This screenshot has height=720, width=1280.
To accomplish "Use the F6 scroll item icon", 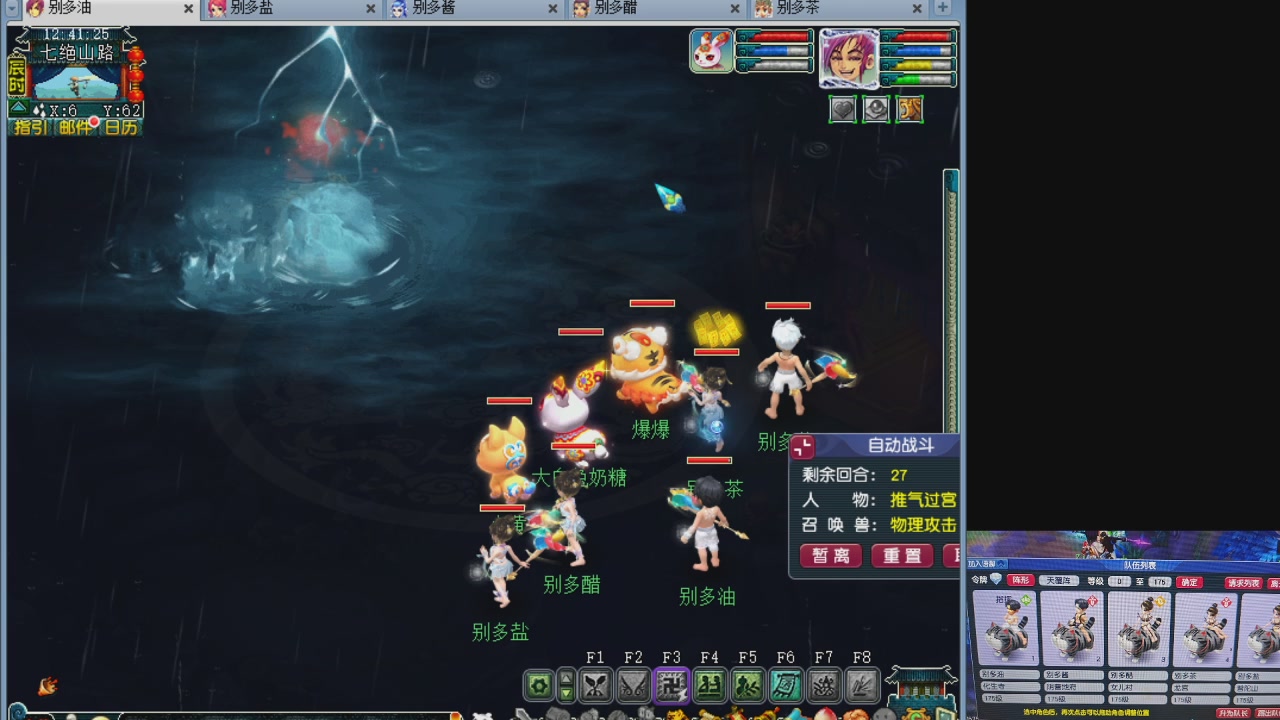I will 786,684.
